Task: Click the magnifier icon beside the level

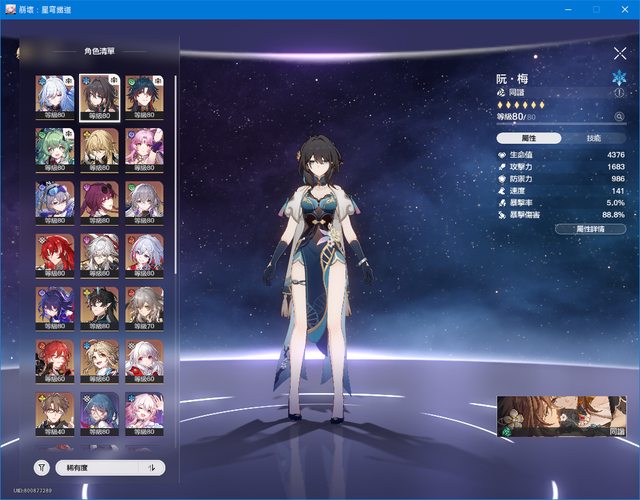Action: point(620,117)
